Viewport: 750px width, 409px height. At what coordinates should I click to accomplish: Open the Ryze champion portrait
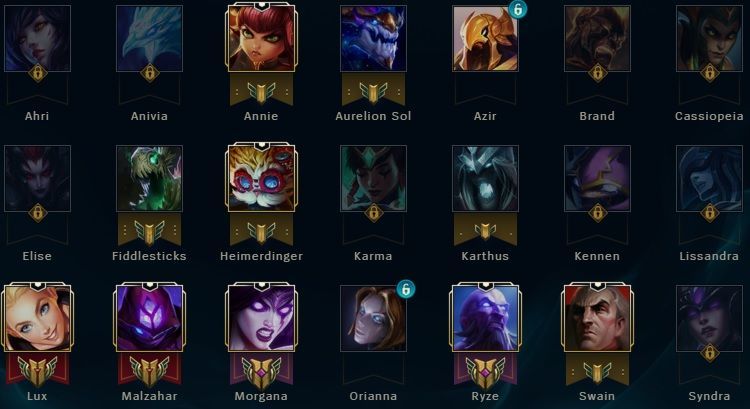[x=485, y=318]
